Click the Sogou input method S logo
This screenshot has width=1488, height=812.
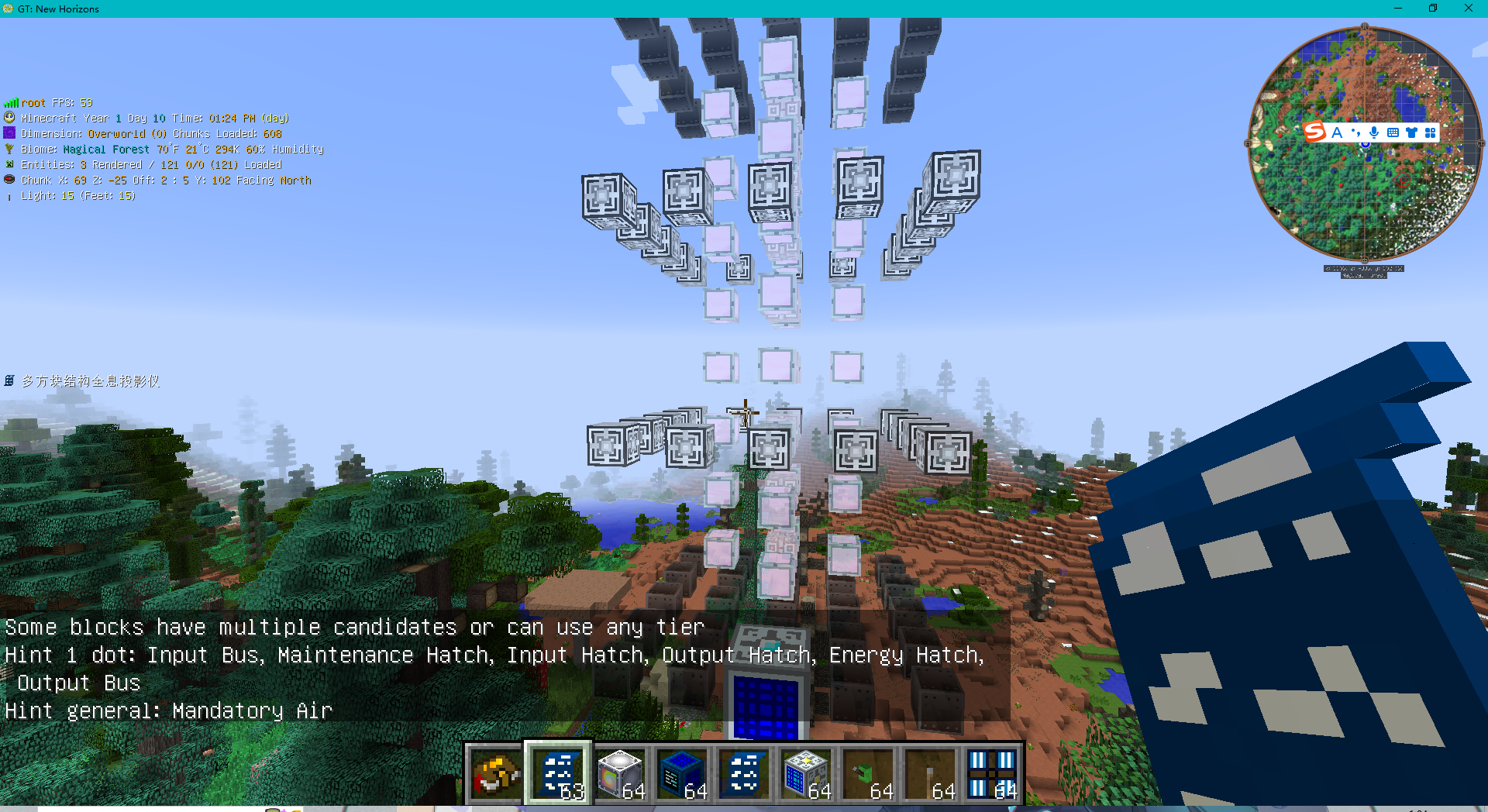point(1315,132)
